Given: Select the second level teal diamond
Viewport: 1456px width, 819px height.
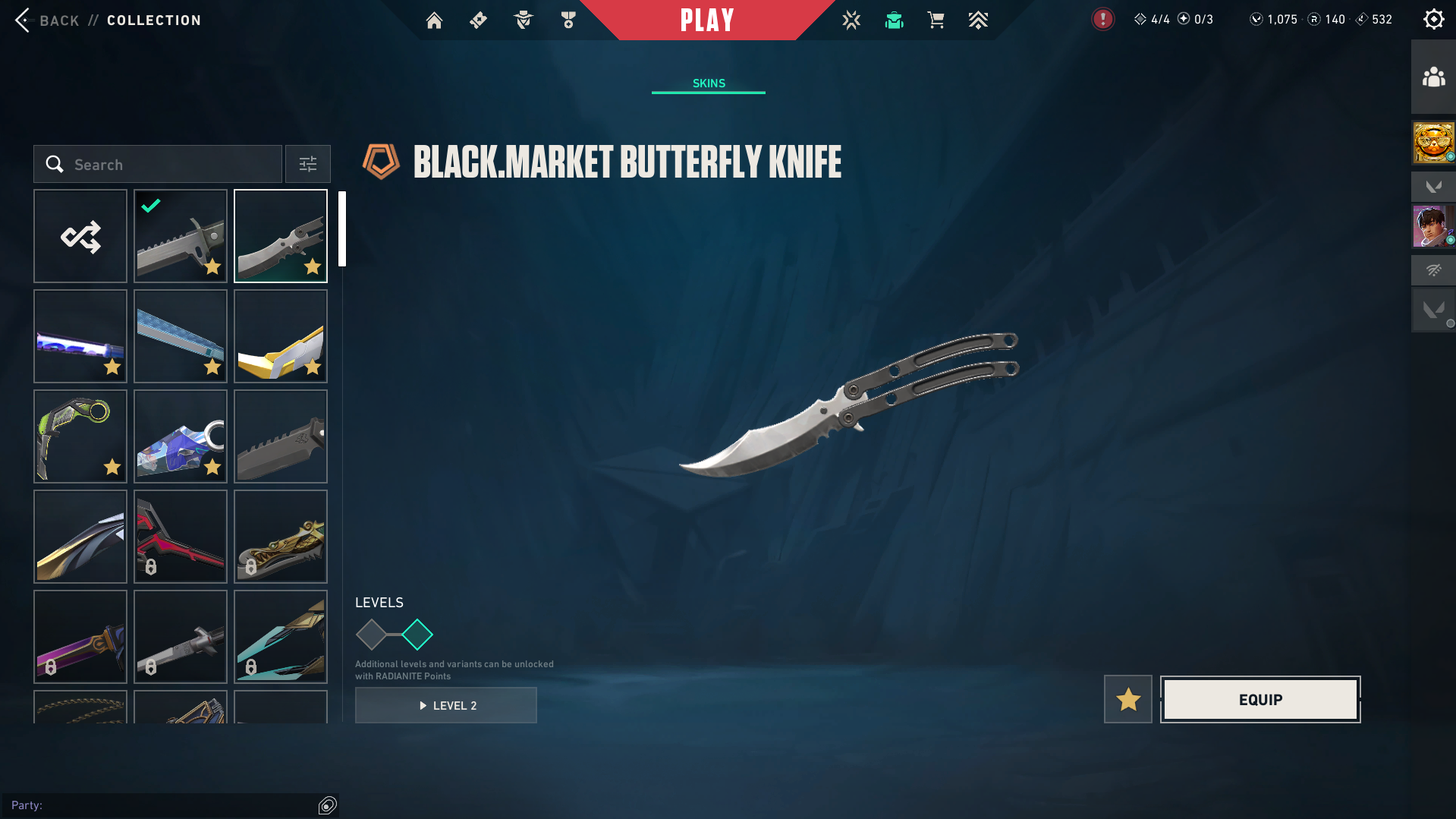Looking at the screenshot, I should (417, 635).
